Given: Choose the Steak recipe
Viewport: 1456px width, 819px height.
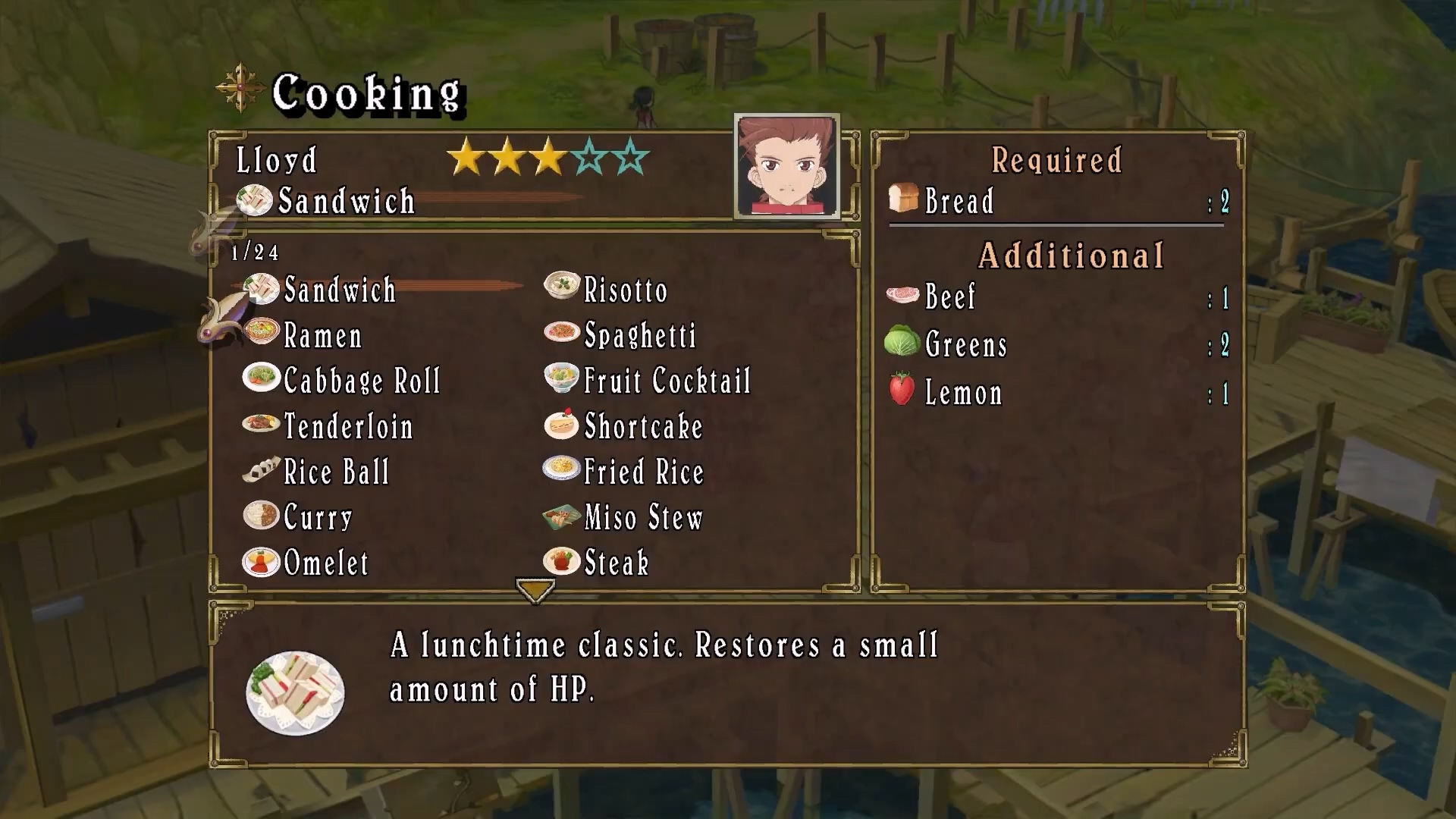Looking at the screenshot, I should tap(616, 563).
